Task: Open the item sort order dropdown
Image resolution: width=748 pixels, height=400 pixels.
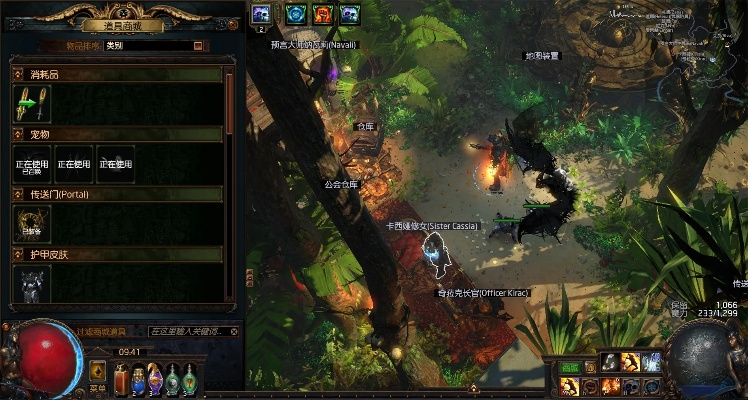Action: [198, 45]
